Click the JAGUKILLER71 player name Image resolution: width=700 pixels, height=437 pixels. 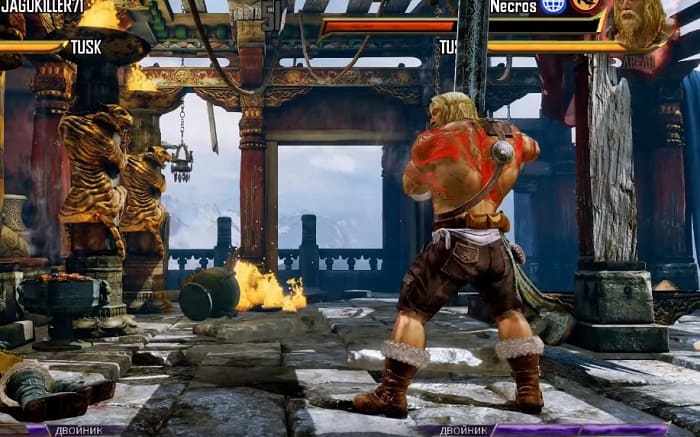pos(41,8)
